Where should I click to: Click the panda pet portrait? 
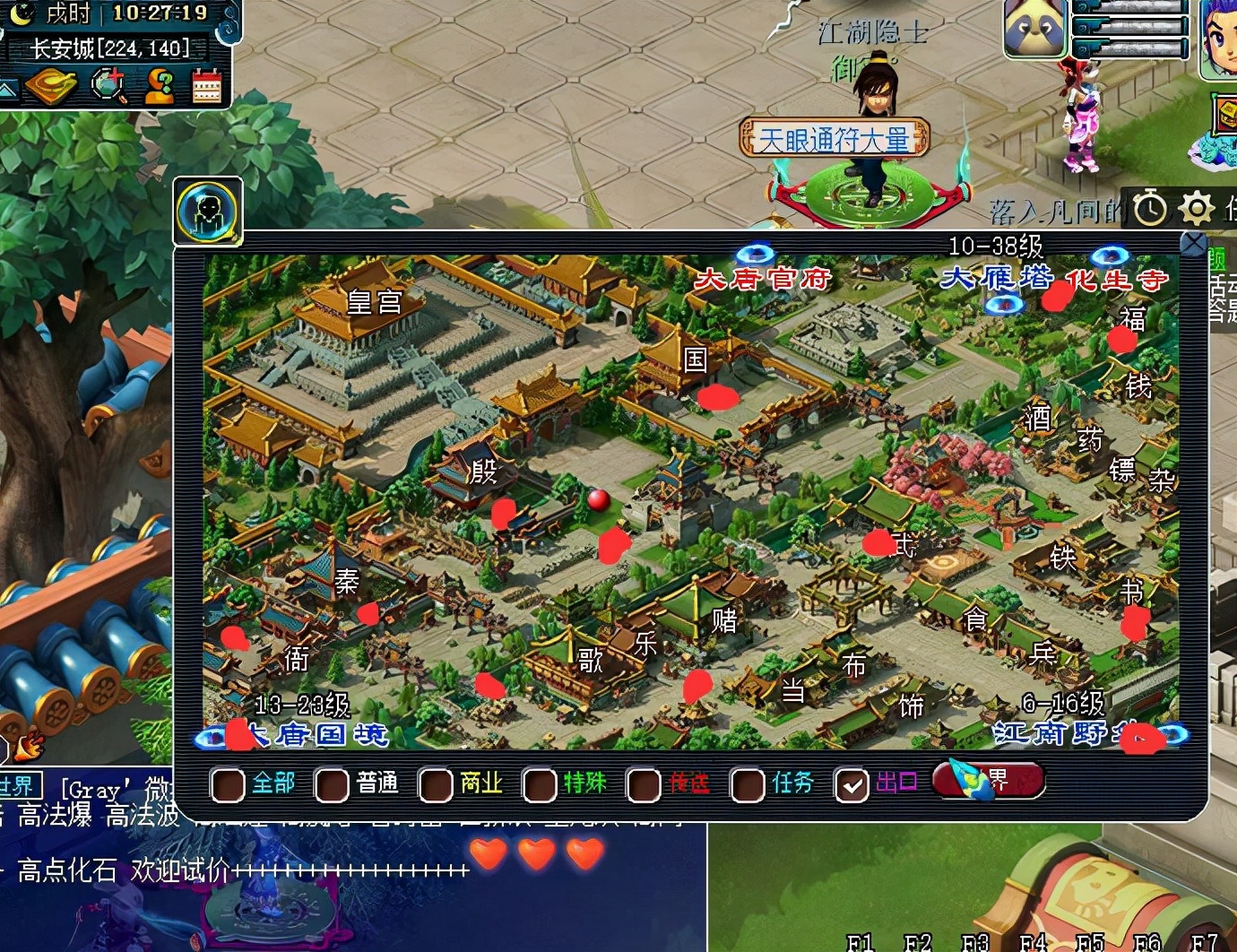tap(1034, 29)
